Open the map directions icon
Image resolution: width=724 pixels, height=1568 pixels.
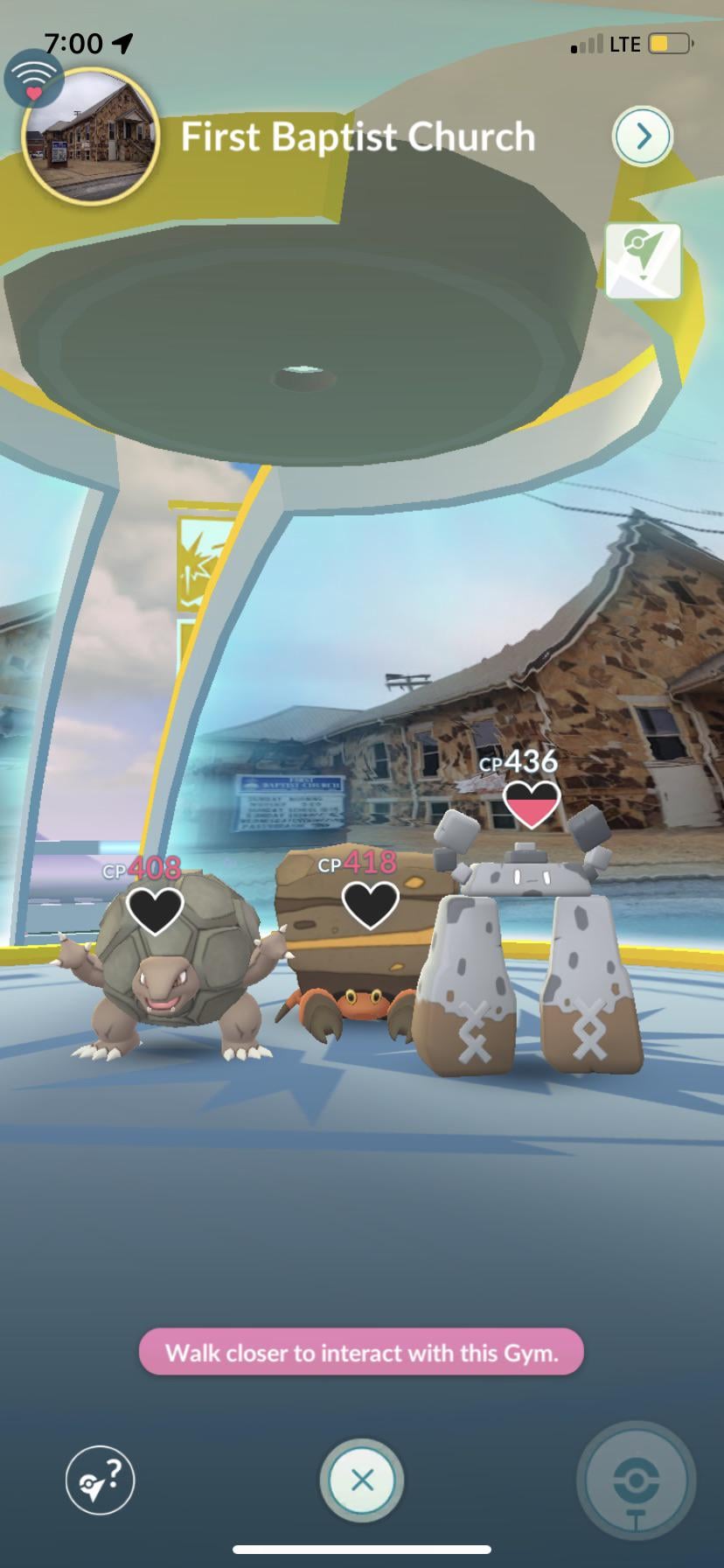coord(644,262)
